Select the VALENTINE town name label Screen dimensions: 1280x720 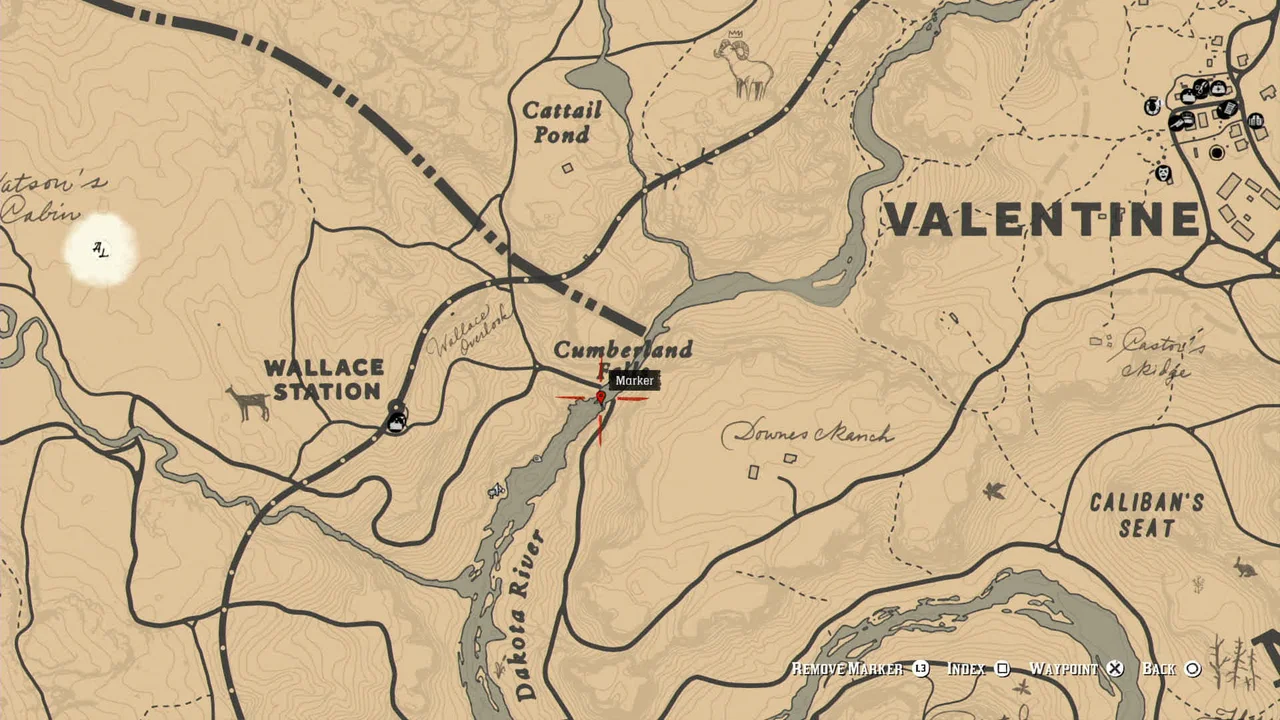pos(1040,218)
